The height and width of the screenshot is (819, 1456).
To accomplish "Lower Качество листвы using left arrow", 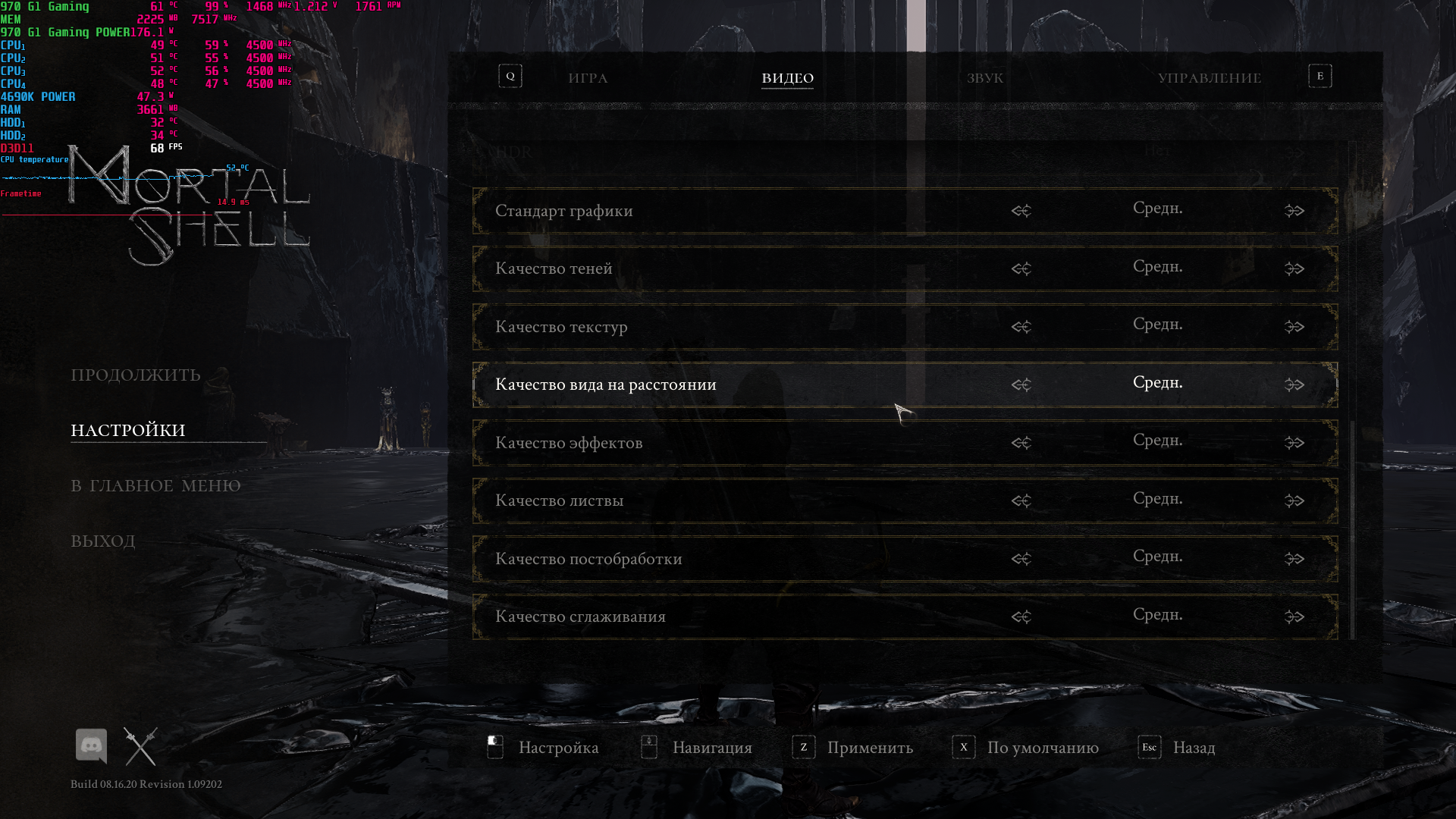I will pos(1021,501).
